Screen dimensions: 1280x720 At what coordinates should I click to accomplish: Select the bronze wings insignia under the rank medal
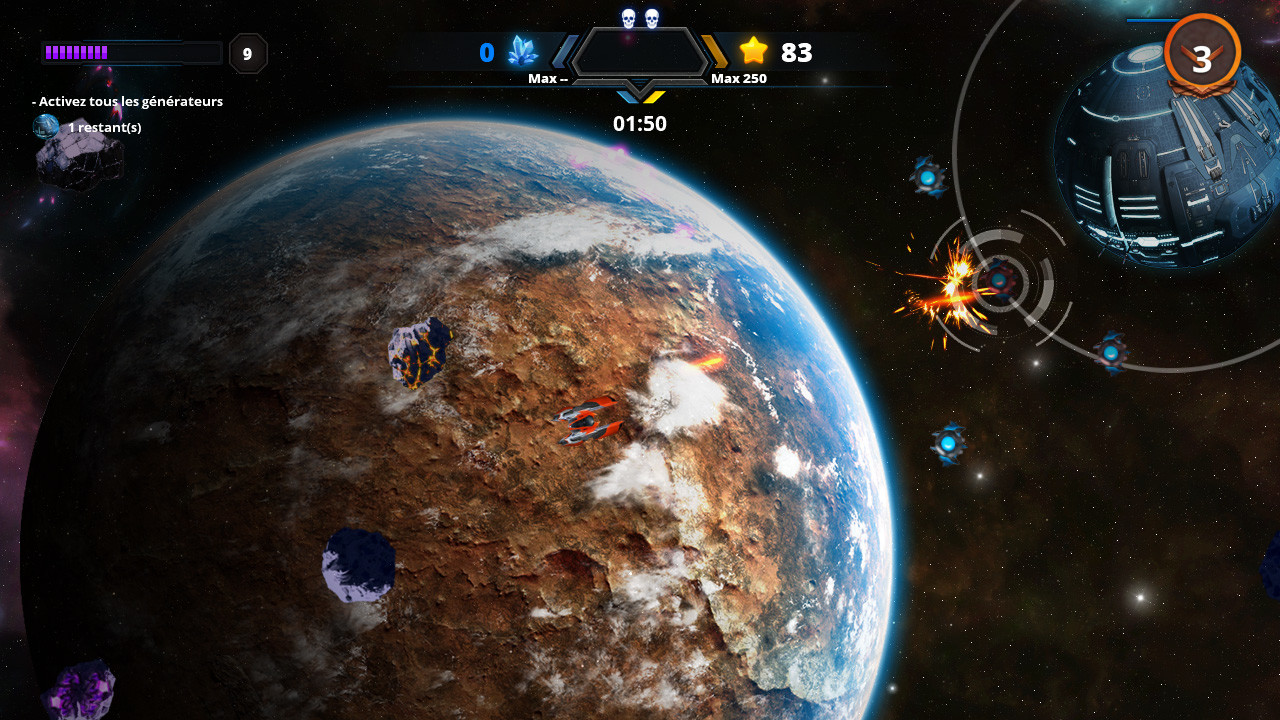click(x=1203, y=88)
